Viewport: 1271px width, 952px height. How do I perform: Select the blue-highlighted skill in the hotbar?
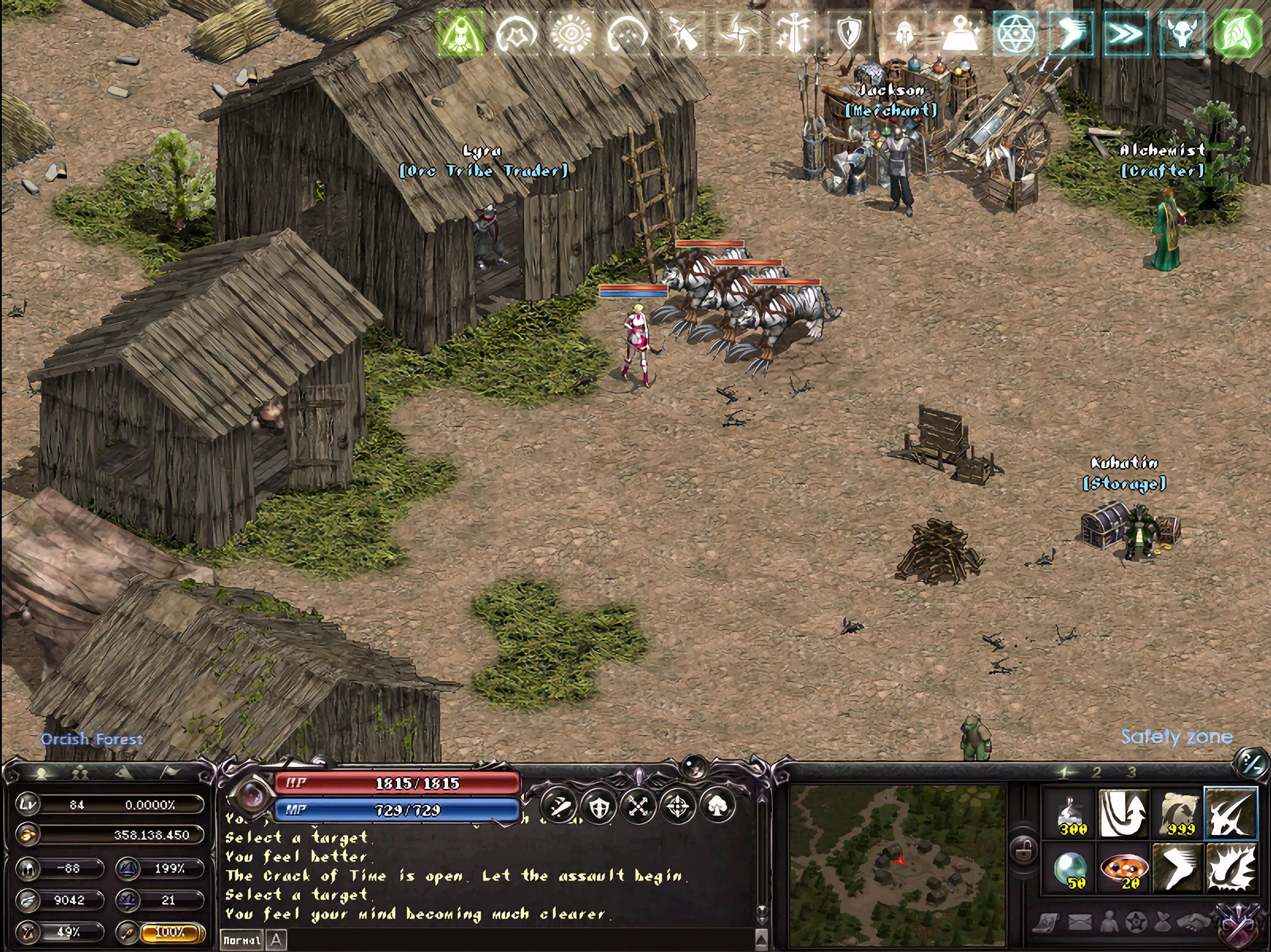click(1230, 814)
